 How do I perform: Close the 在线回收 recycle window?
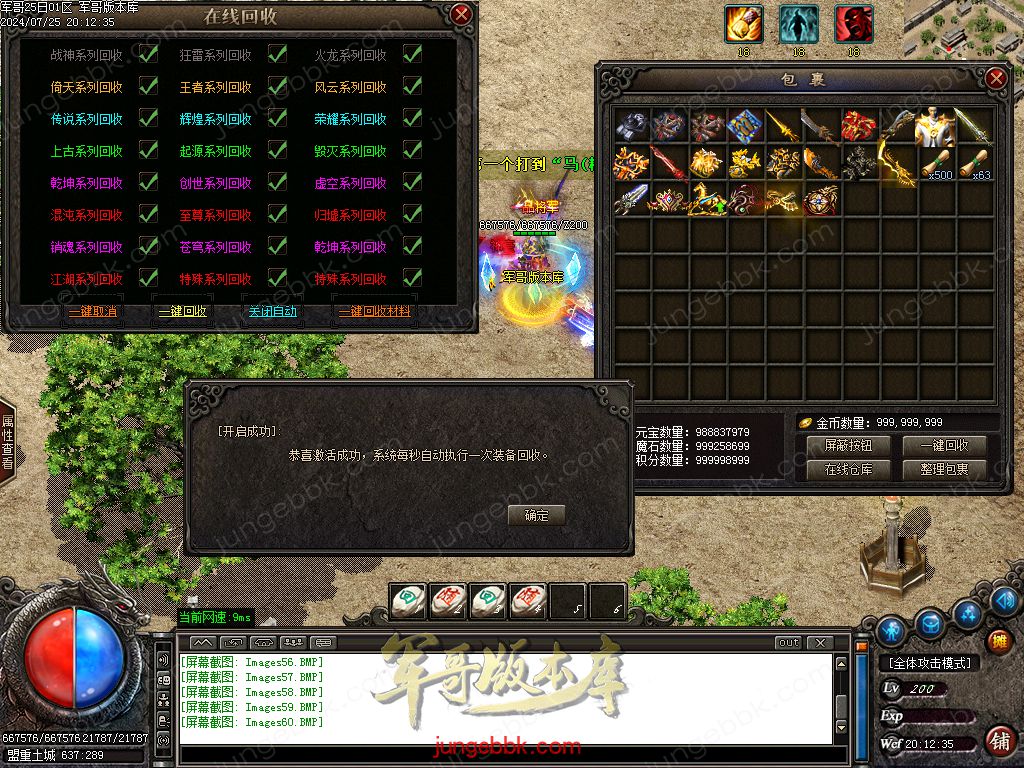[x=461, y=14]
